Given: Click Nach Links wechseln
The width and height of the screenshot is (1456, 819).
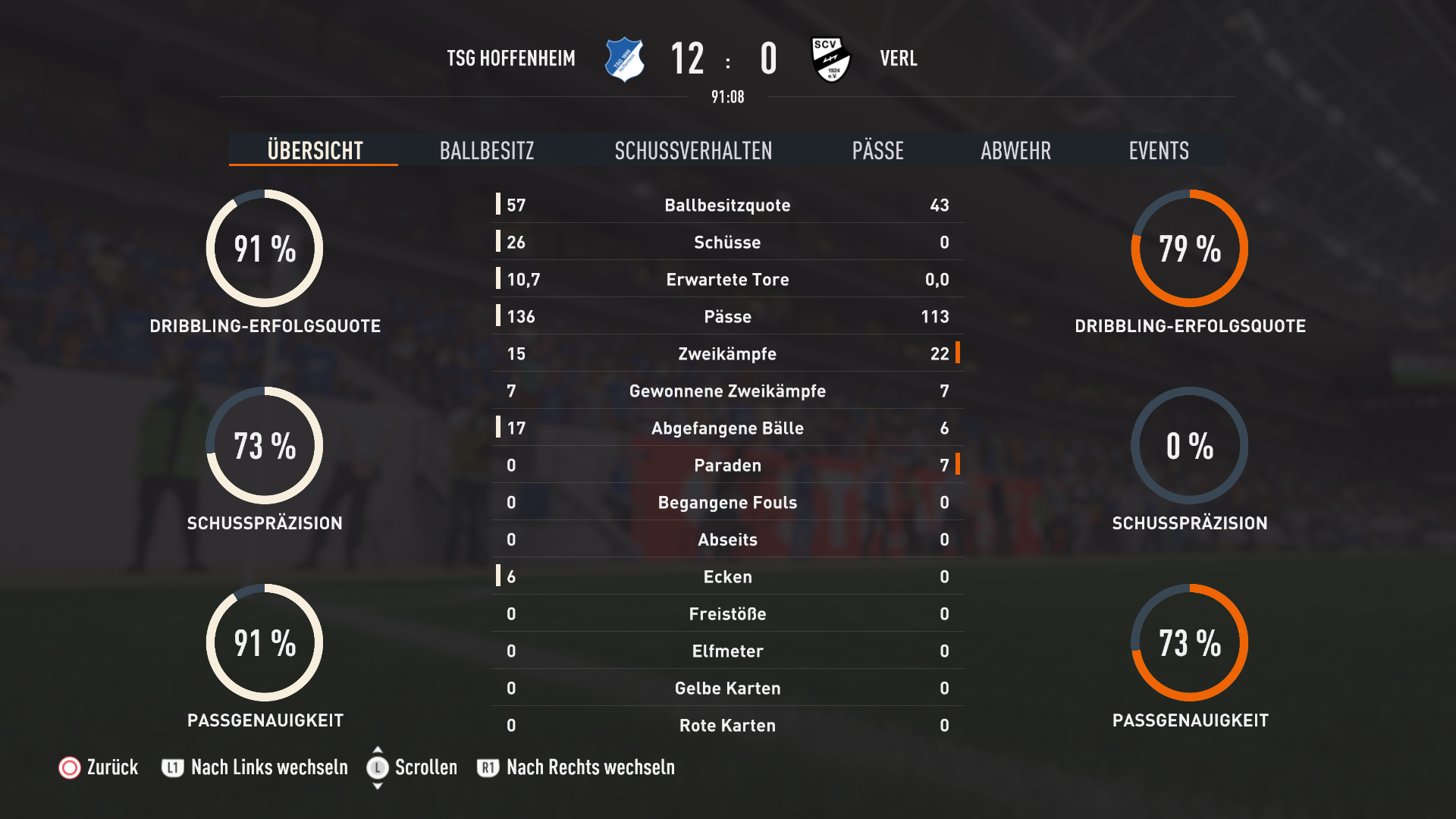Looking at the screenshot, I should (256, 767).
